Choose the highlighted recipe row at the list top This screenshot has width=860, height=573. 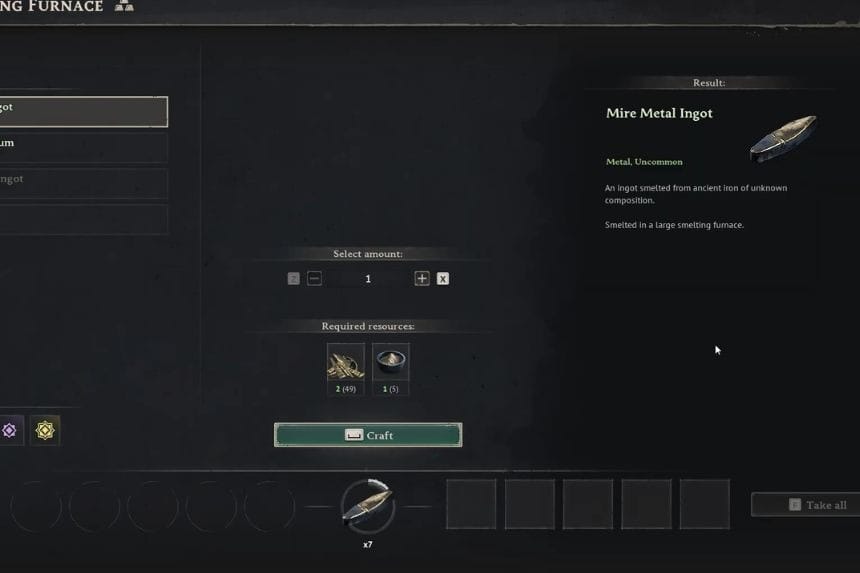coord(84,111)
